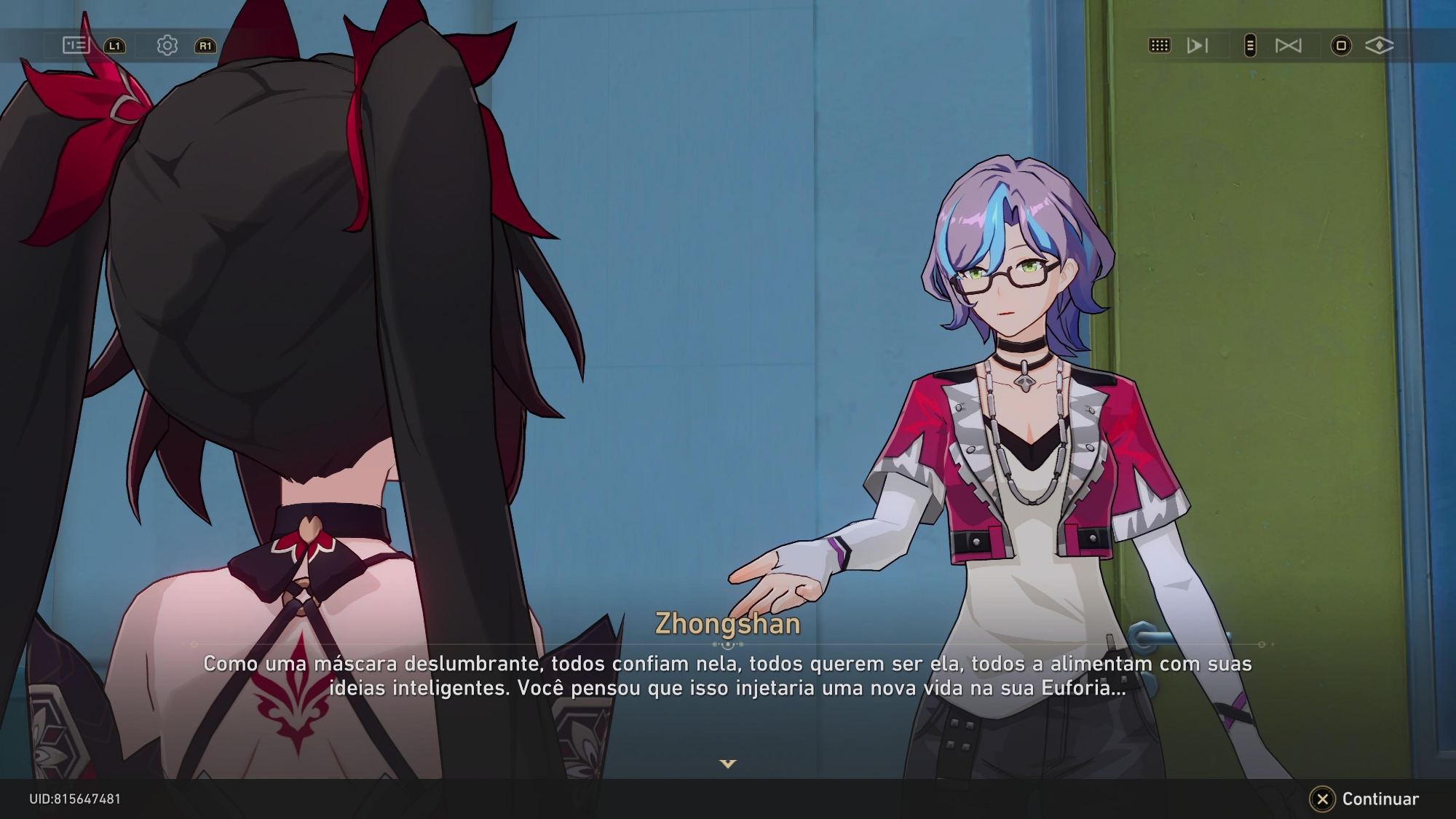Screen dimensions: 1456x819
Task: Toggle dialogue auto-play
Action: coord(1197,46)
